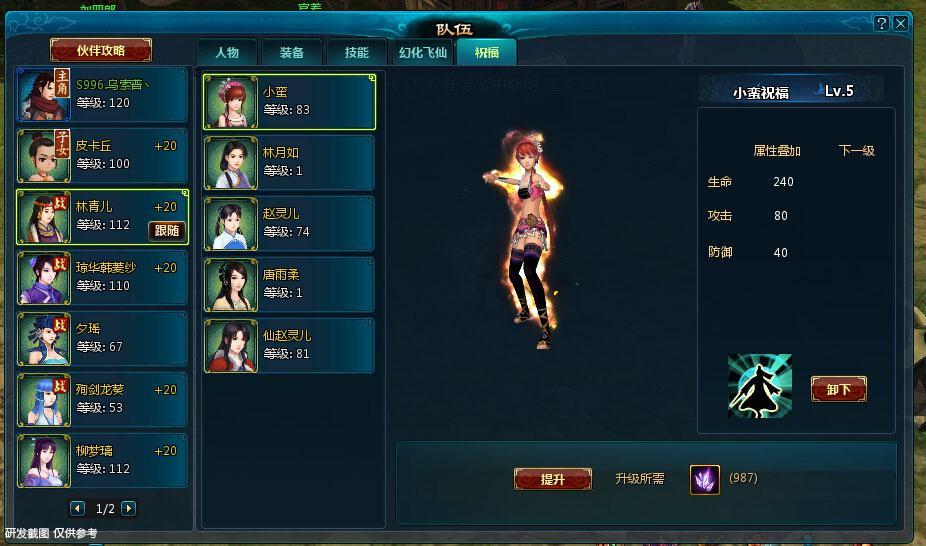Select party member 皮卡丘
The image size is (926, 546).
click(x=102, y=156)
